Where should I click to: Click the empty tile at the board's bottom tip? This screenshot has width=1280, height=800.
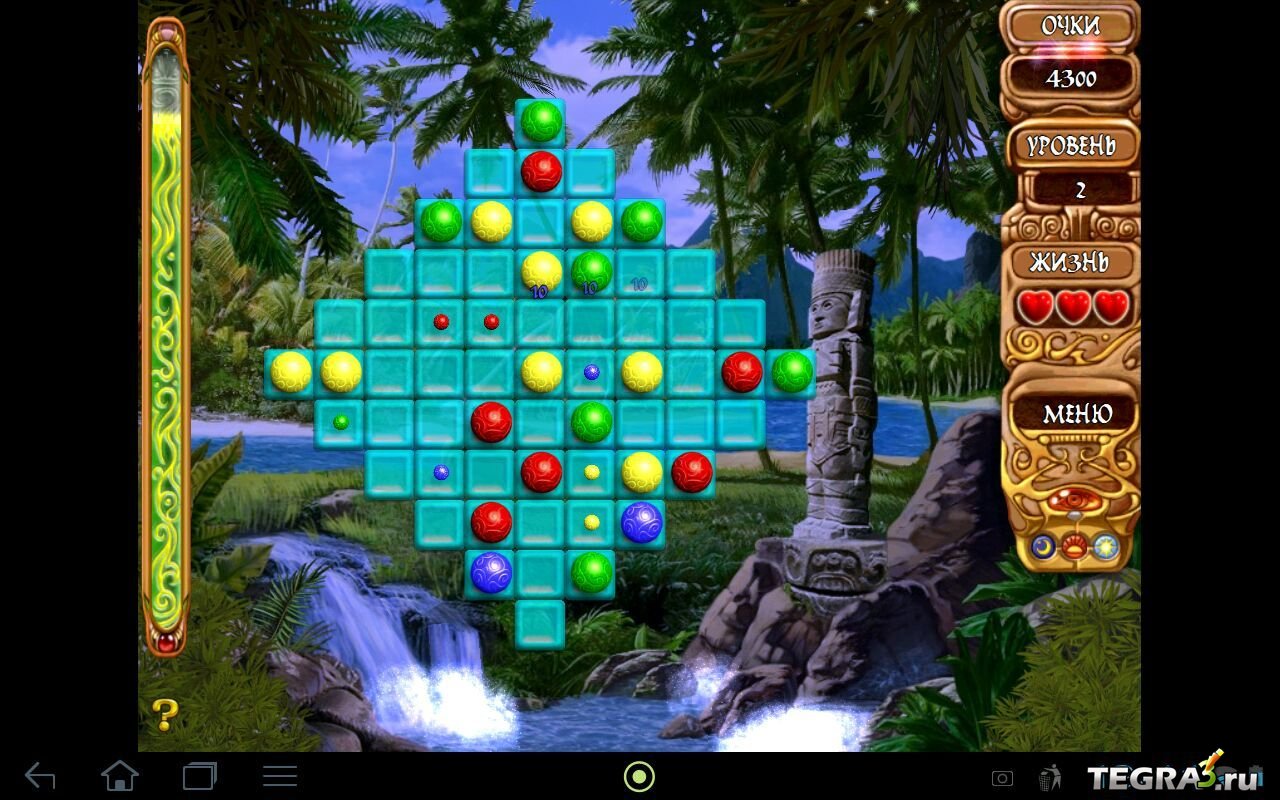[540, 624]
